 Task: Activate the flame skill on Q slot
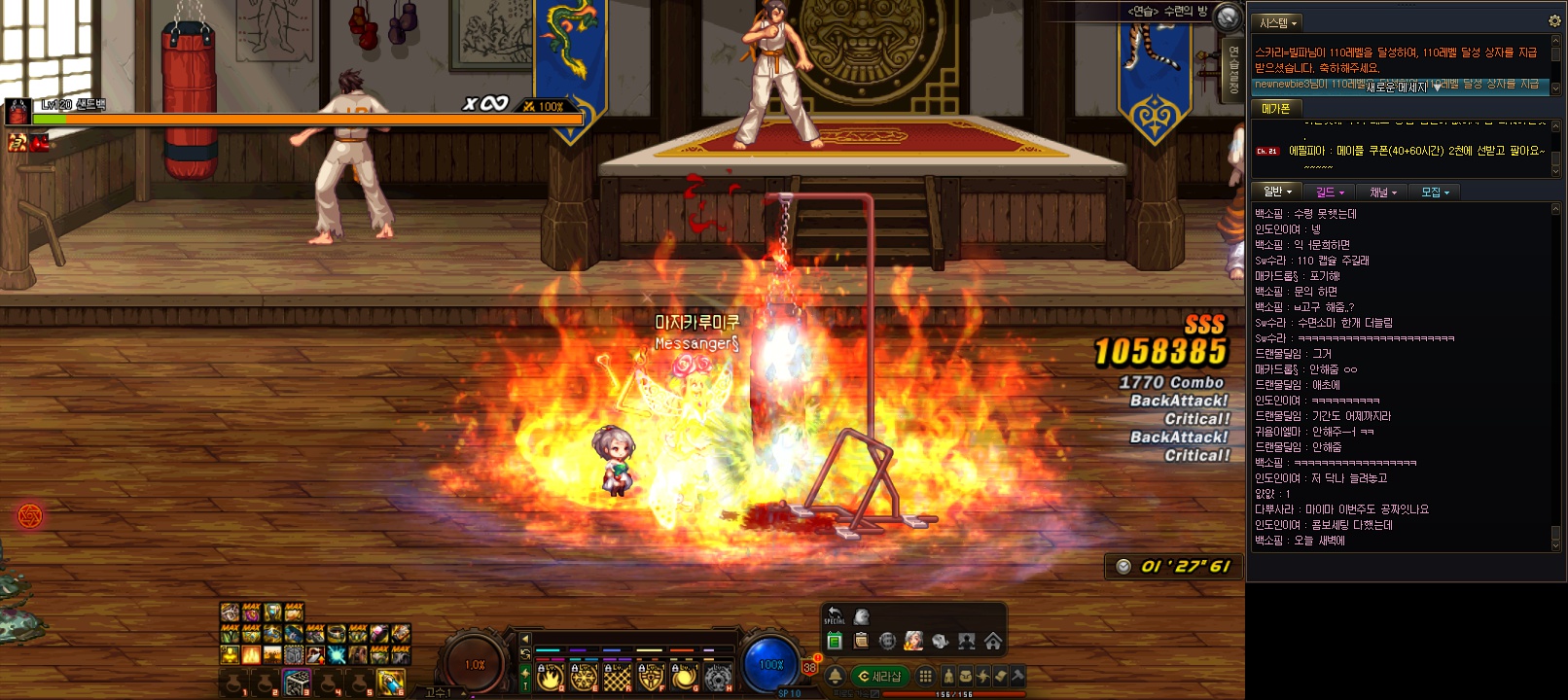(x=551, y=676)
